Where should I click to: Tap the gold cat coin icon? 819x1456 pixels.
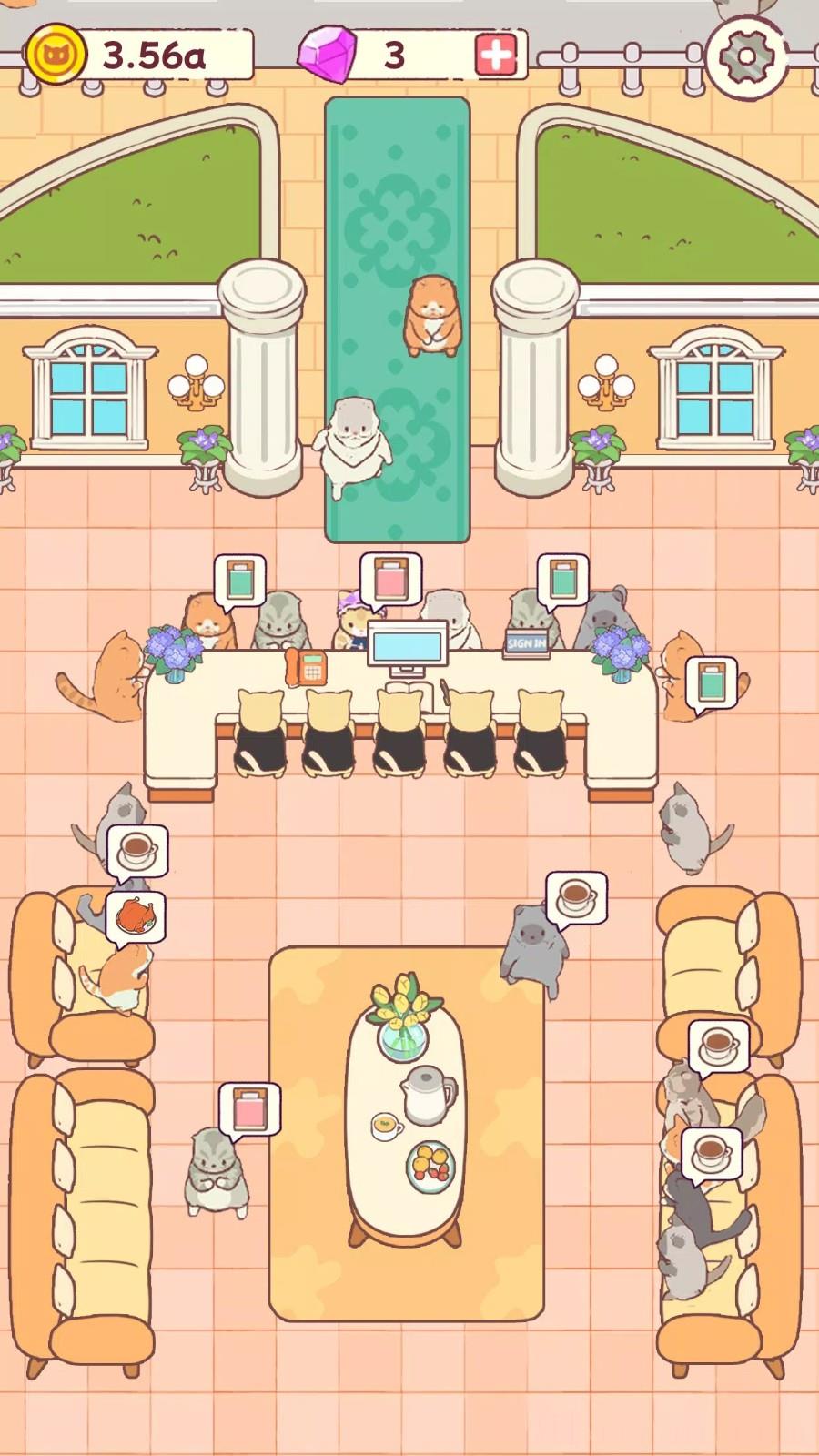(x=56, y=55)
